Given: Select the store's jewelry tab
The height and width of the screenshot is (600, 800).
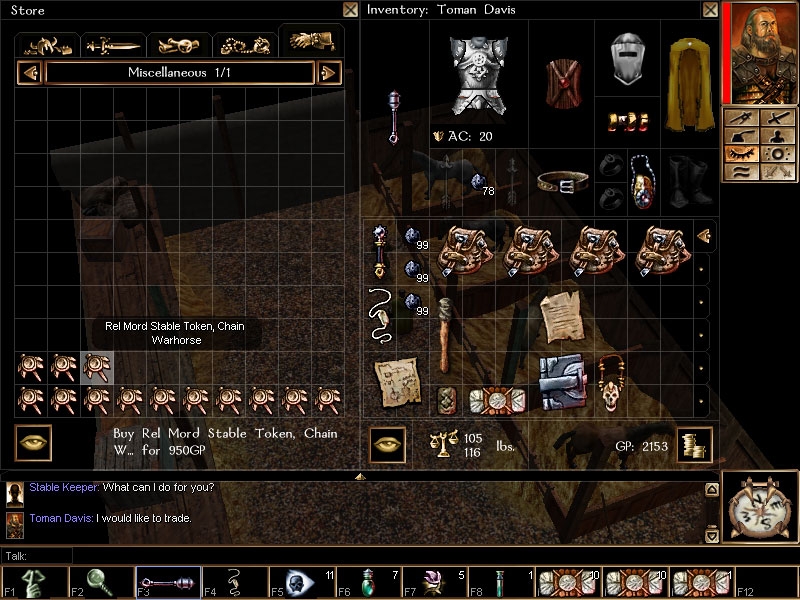Looking at the screenshot, I should click(246, 45).
